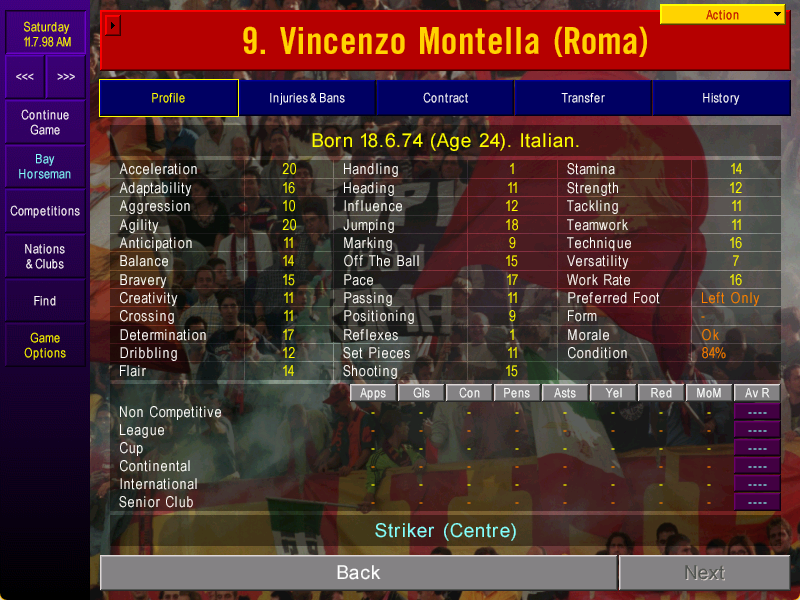Browse Nations & Clubs
Image resolution: width=800 pixels, height=600 pixels.
click(x=45, y=257)
